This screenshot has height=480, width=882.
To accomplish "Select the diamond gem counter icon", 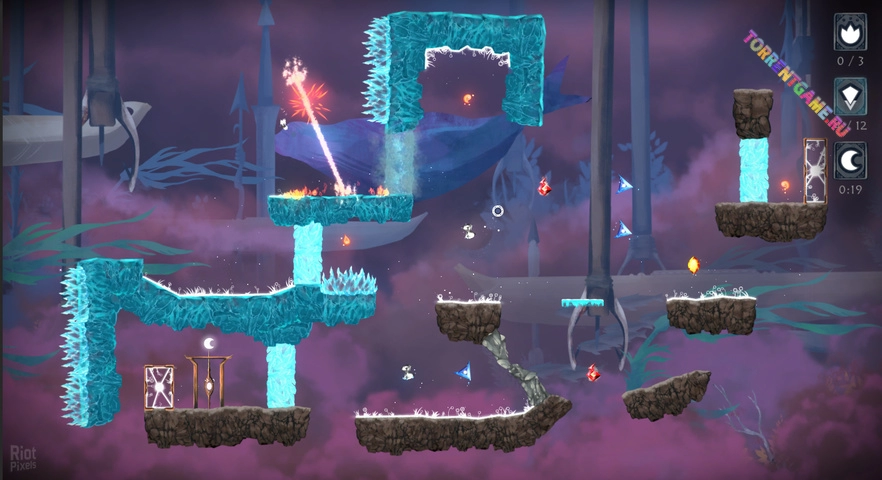I will click(850, 96).
